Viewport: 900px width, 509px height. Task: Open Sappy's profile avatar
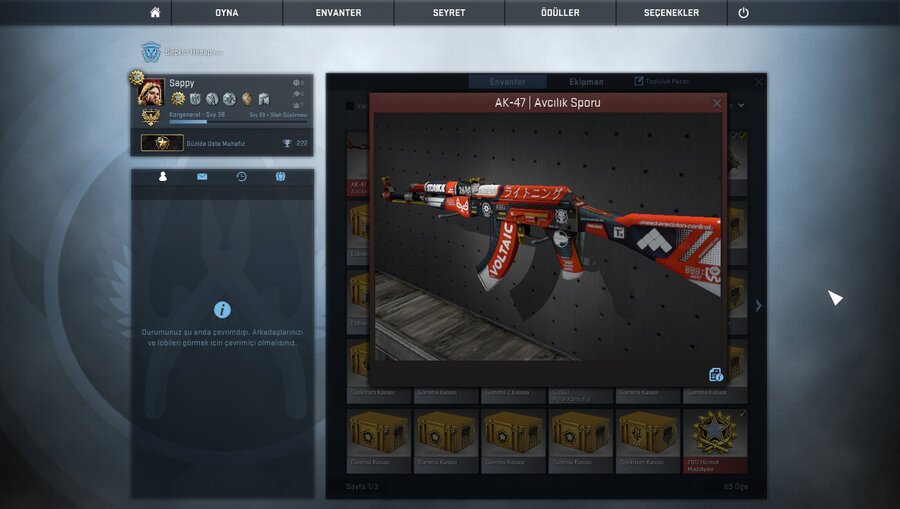pyautogui.click(x=150, y=92)
